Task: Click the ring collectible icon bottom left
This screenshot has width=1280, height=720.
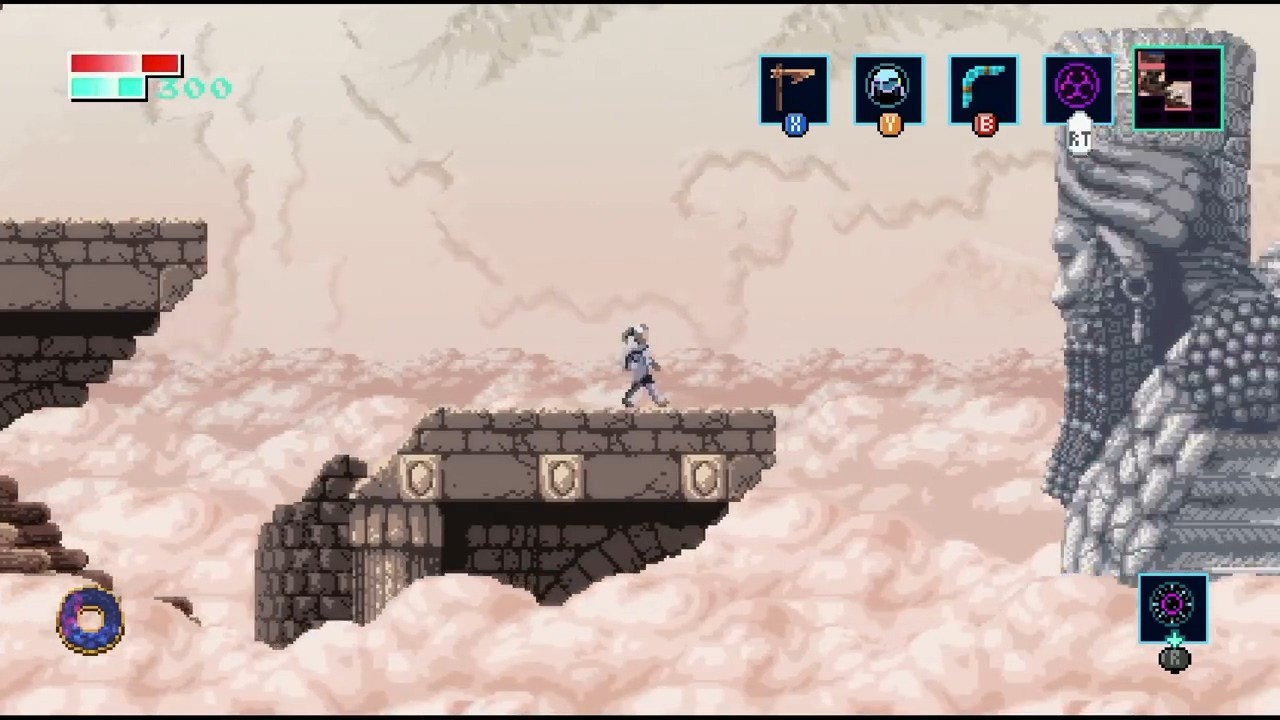Action: click(x=90, y=620)
